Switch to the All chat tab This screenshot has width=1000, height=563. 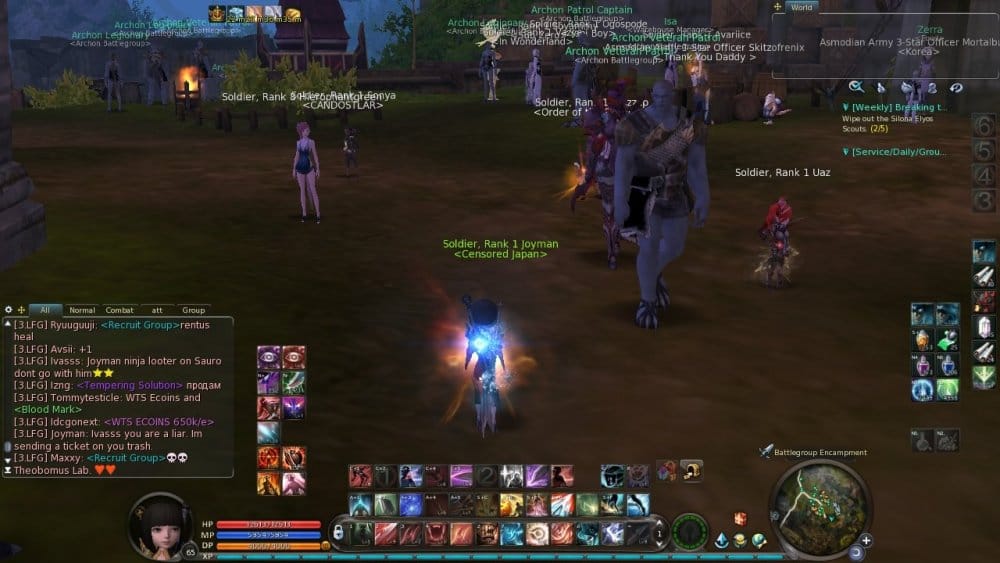45,310
